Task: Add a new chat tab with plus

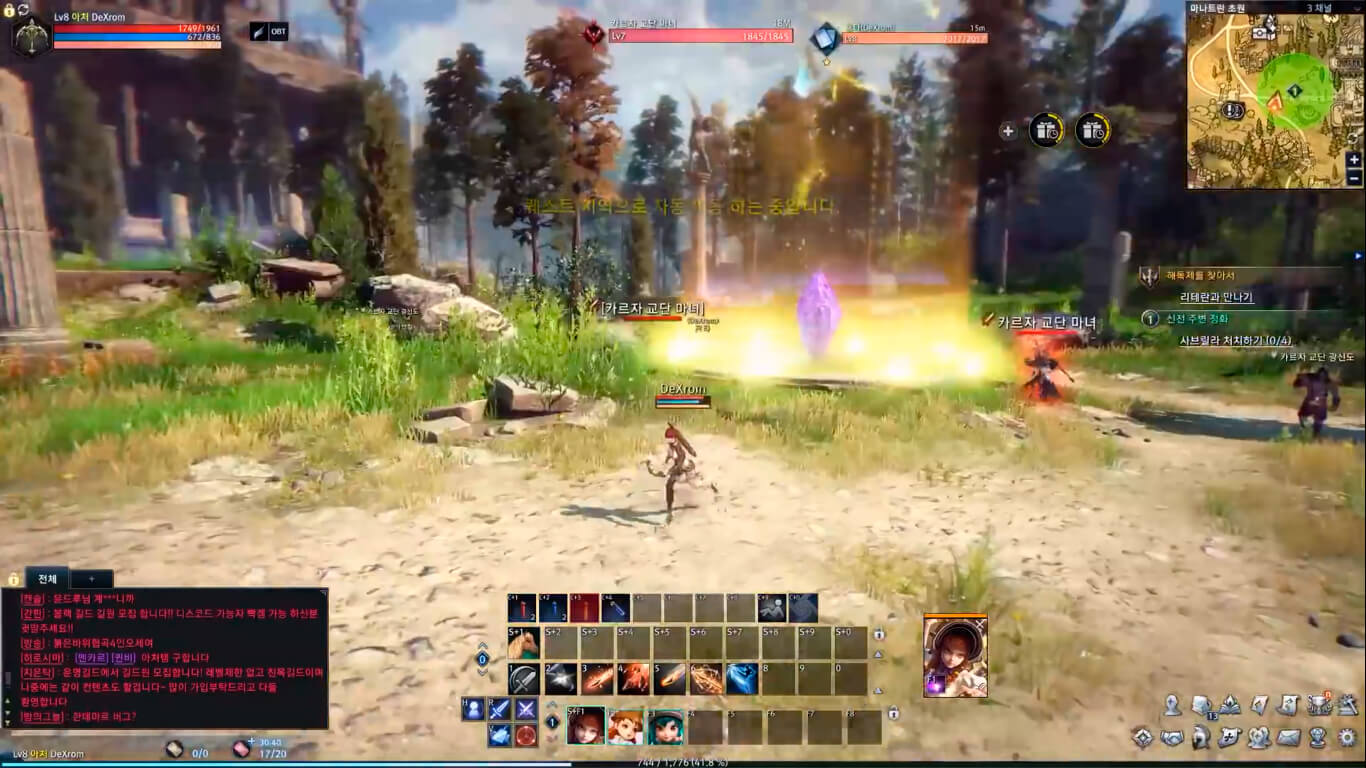Action: [91, 579]
